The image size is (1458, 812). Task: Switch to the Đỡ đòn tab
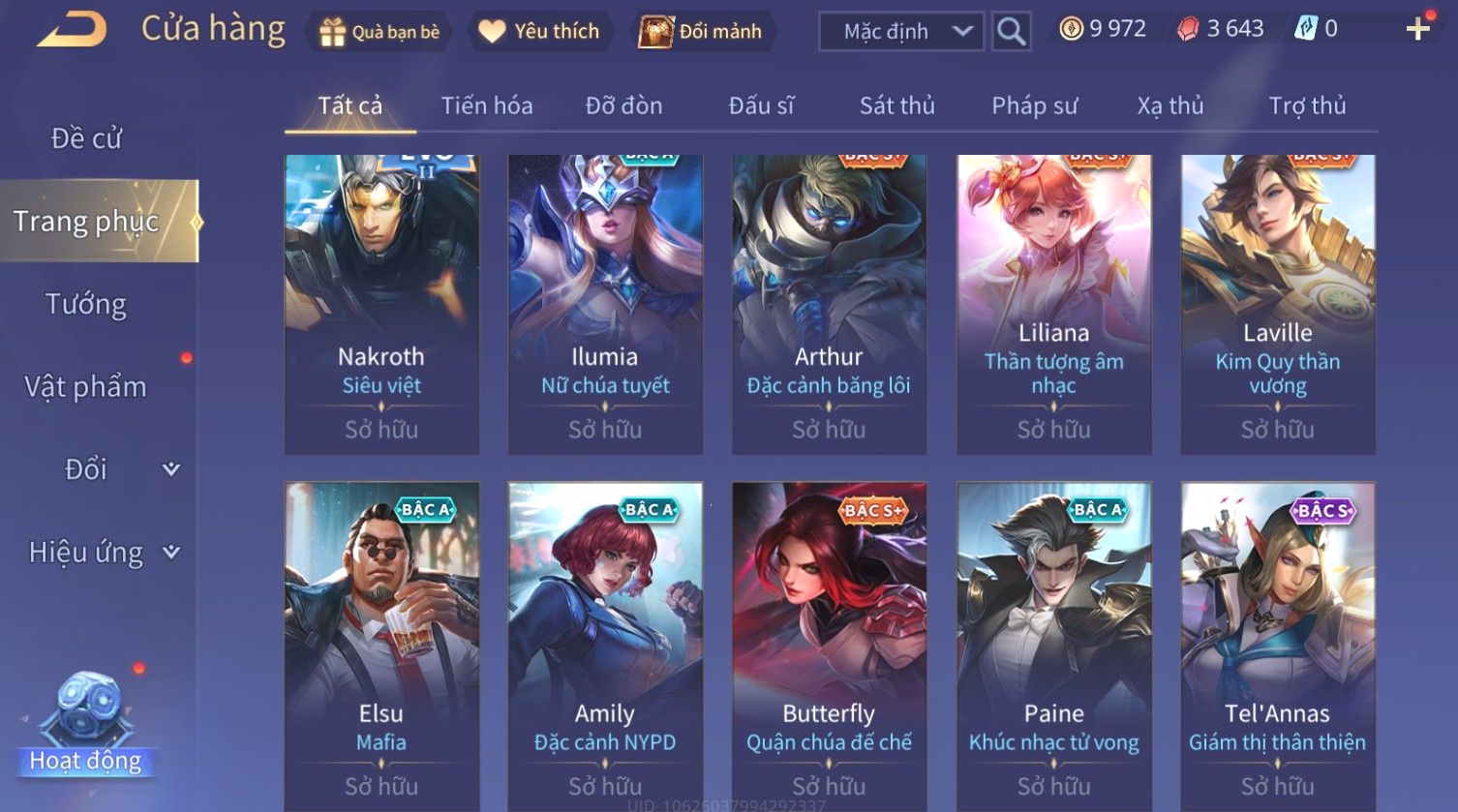(623, 105)
